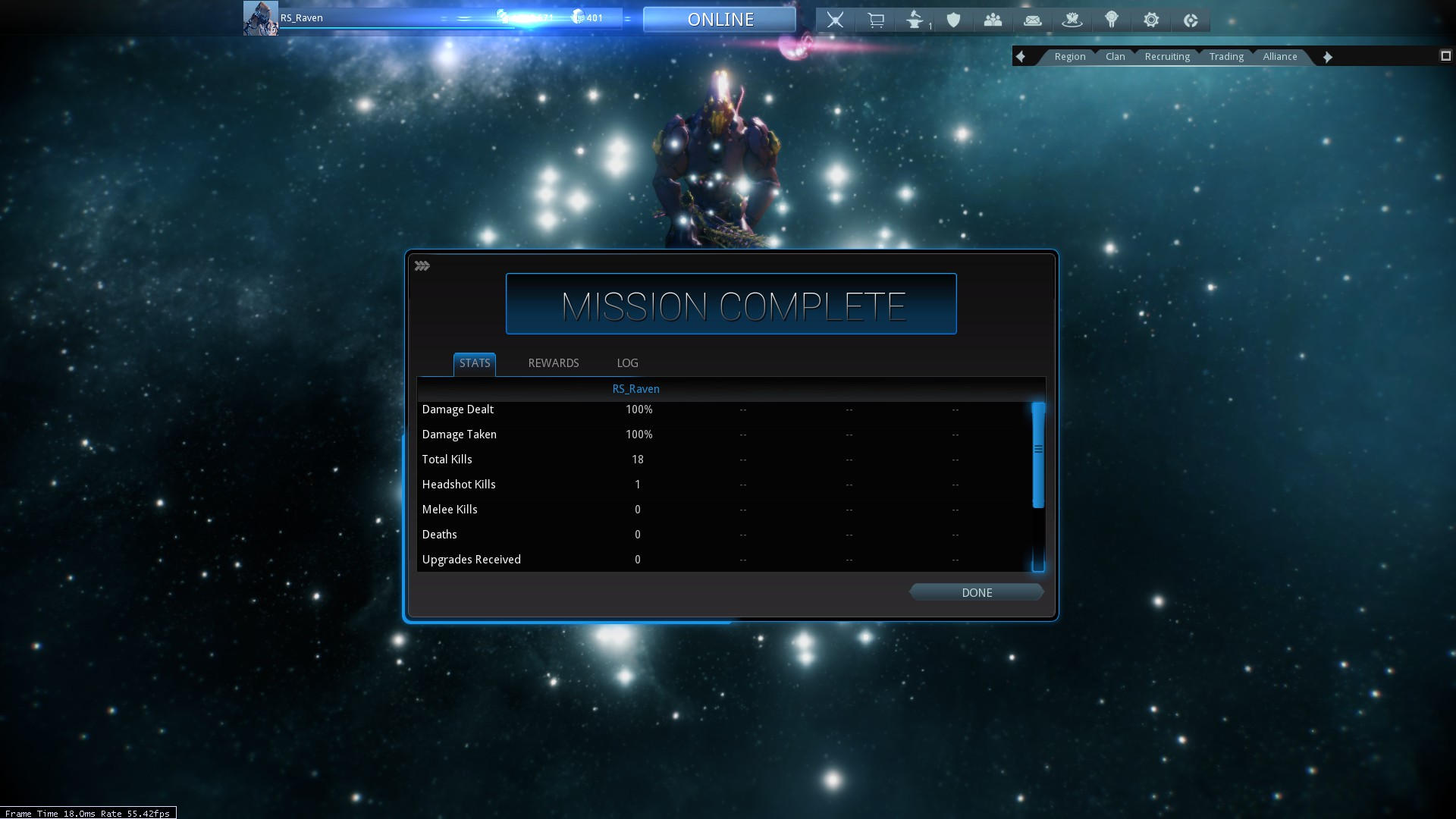Open the Trading chat tab
This screenshot has height=819, width=1456.
click(x=1226, y=57)
